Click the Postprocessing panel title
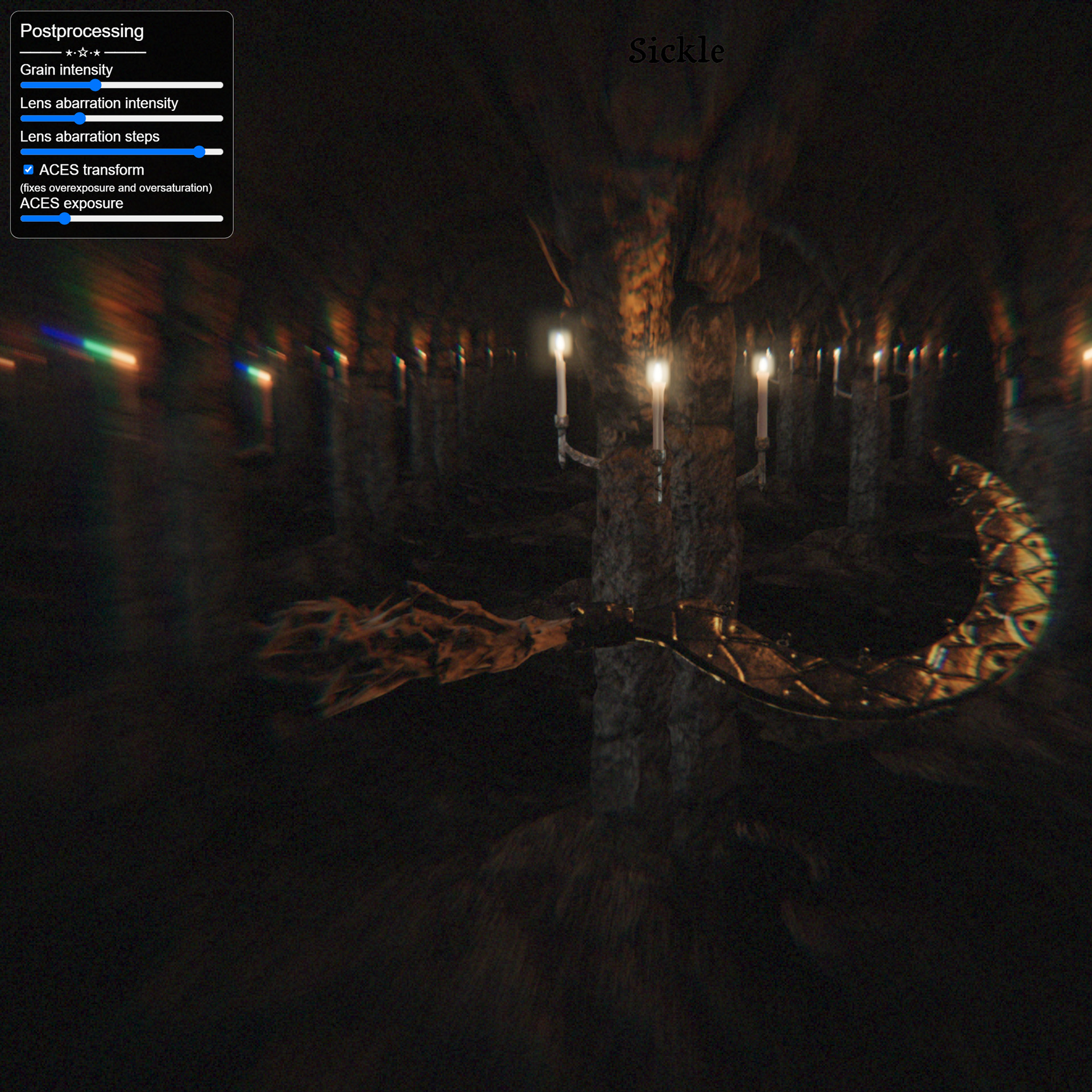The height and width of the screenshot is (1092, 1092). [82, 31]
